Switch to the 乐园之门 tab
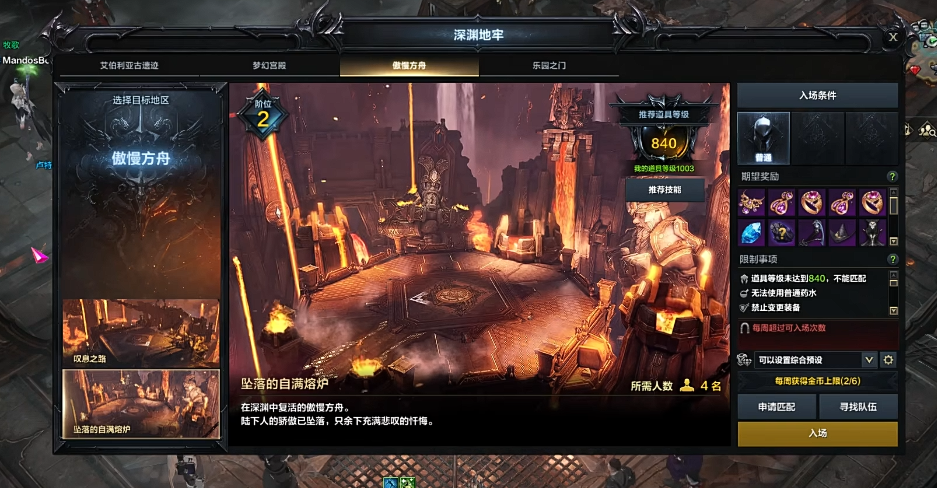 (x=549, y=65)
